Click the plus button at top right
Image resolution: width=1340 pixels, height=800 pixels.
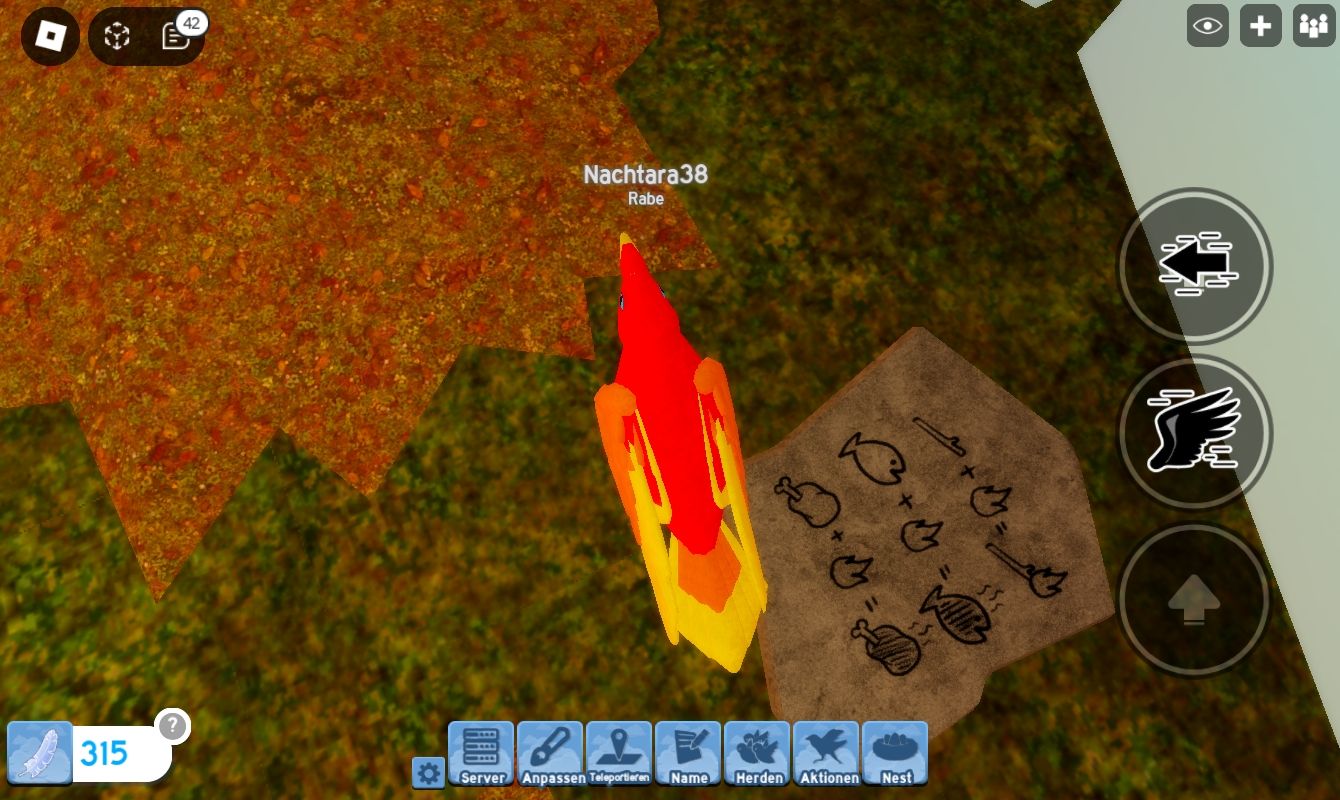1260,26
